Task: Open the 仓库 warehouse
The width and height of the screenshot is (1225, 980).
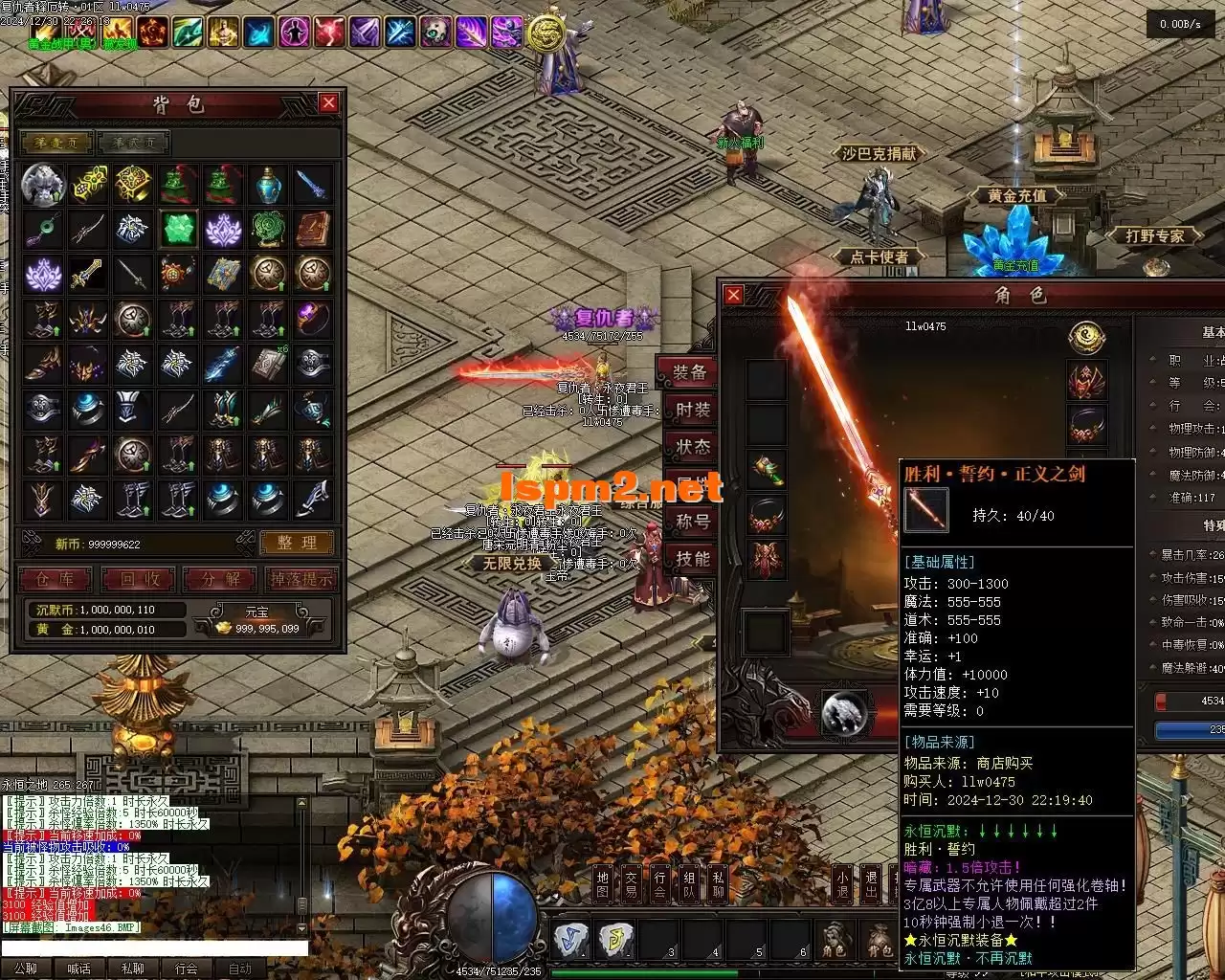Action: coord(55,579)
